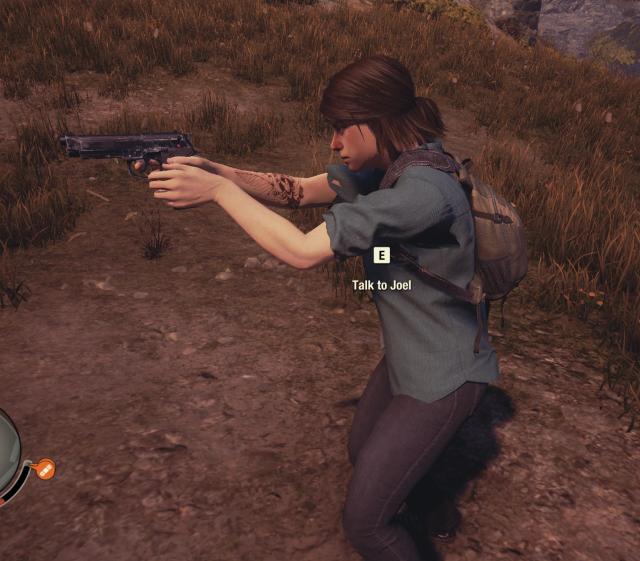
Task: Click the circular minimap at the screen edge
Action: [x=7, y=453]
